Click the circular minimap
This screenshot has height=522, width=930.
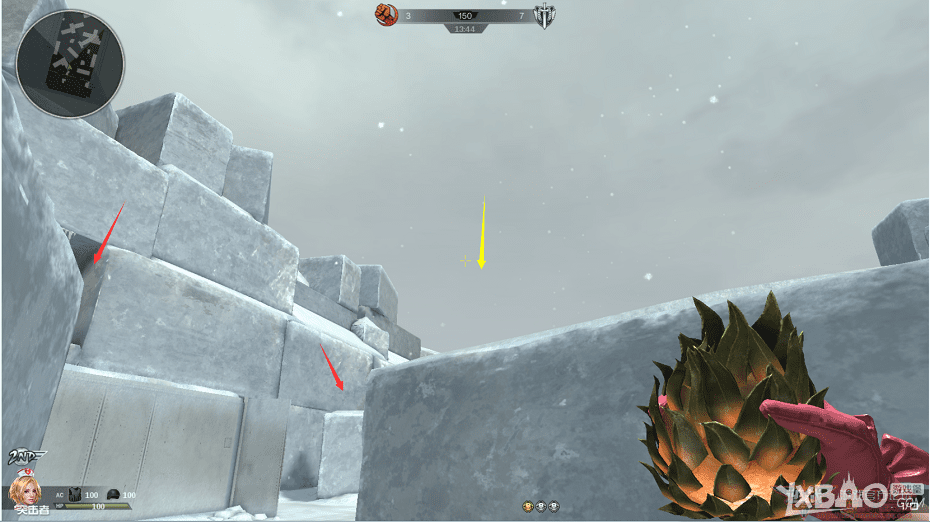click(x=71, y=64)
